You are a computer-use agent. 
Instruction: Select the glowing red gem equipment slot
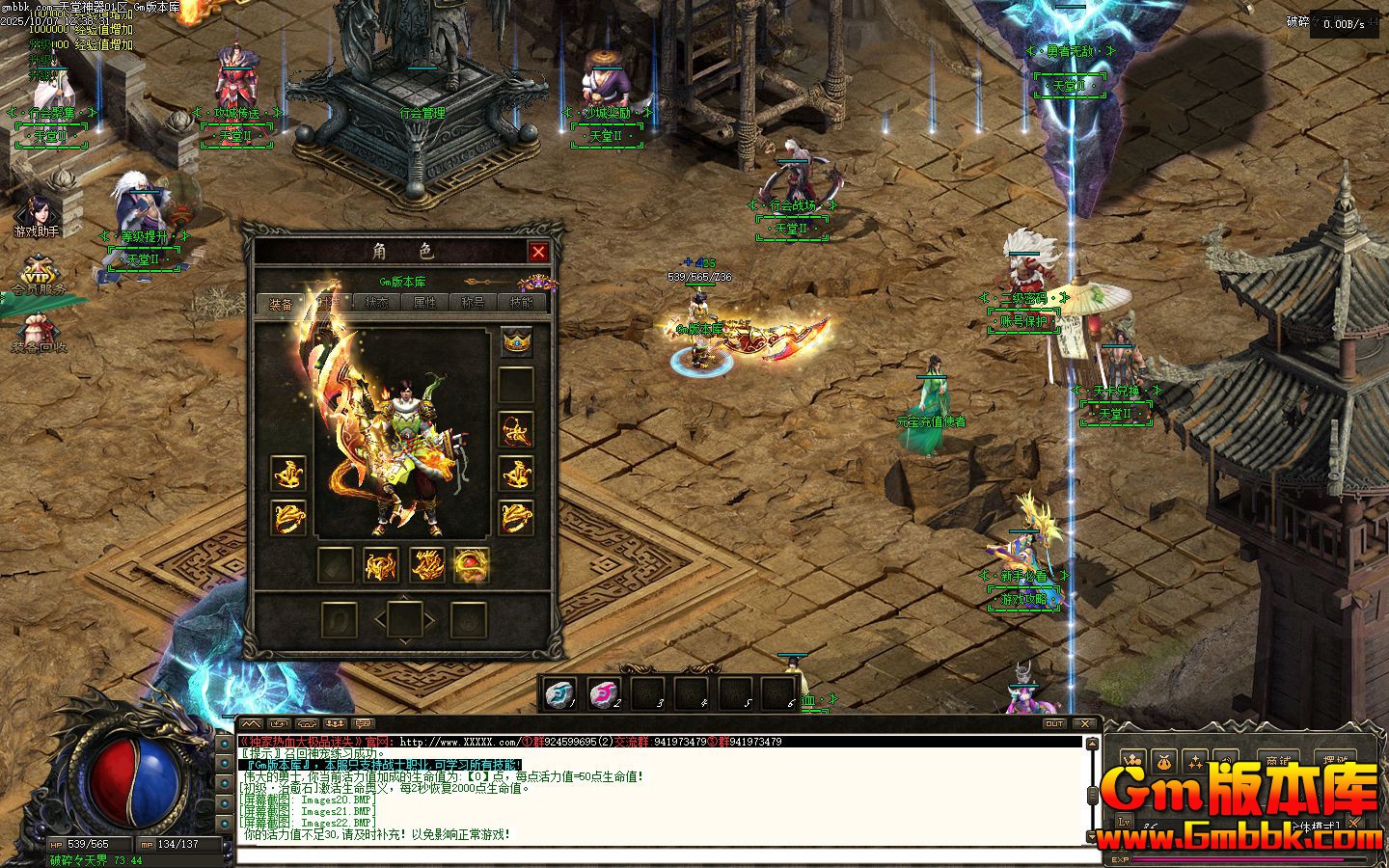(x=472, y=564)
